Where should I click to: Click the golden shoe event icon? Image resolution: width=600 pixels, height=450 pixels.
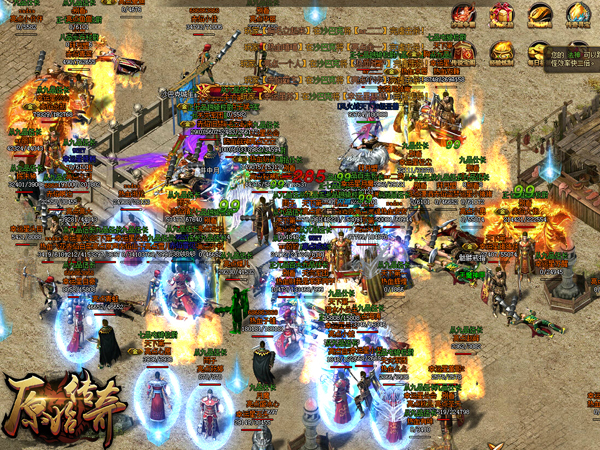pos(540,13)
